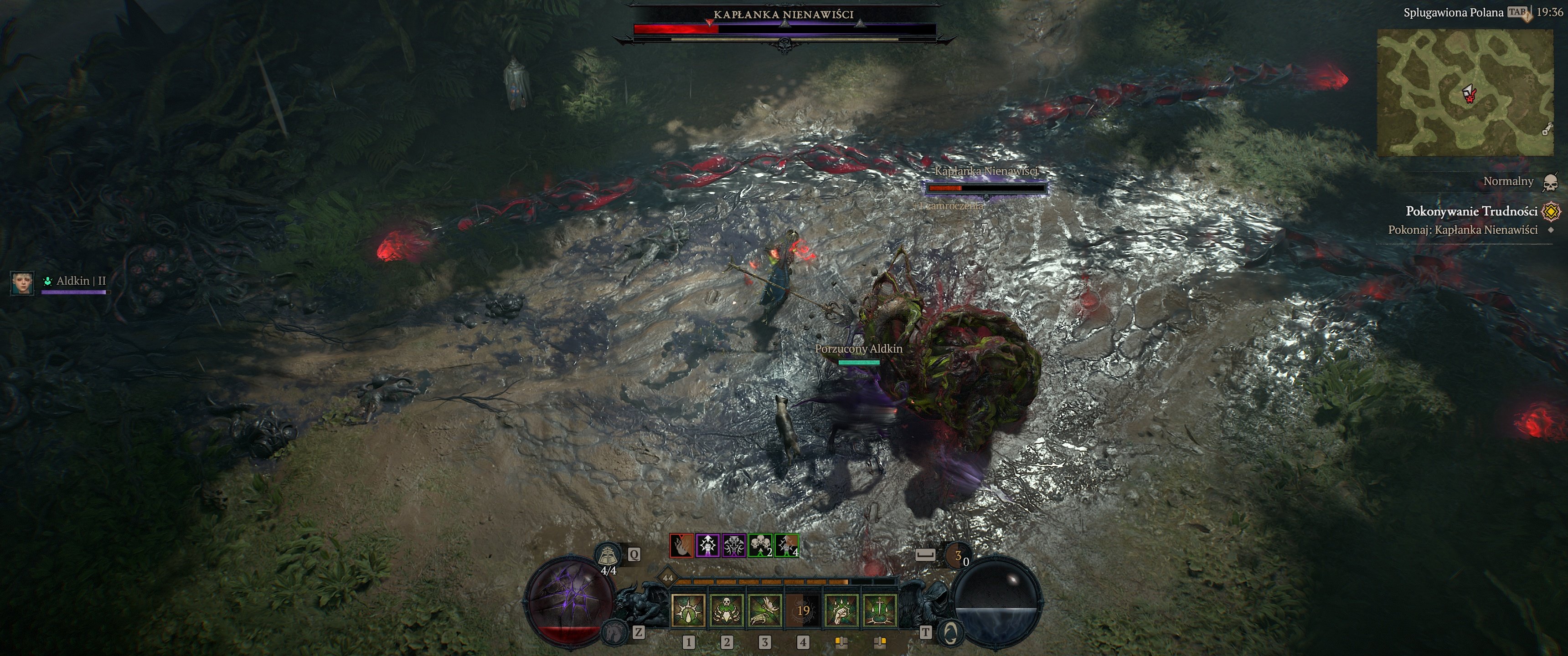This screenshot has width=1568, height=656.
Task: Summon the mount with the horse icon
Action: pos(615,632)
